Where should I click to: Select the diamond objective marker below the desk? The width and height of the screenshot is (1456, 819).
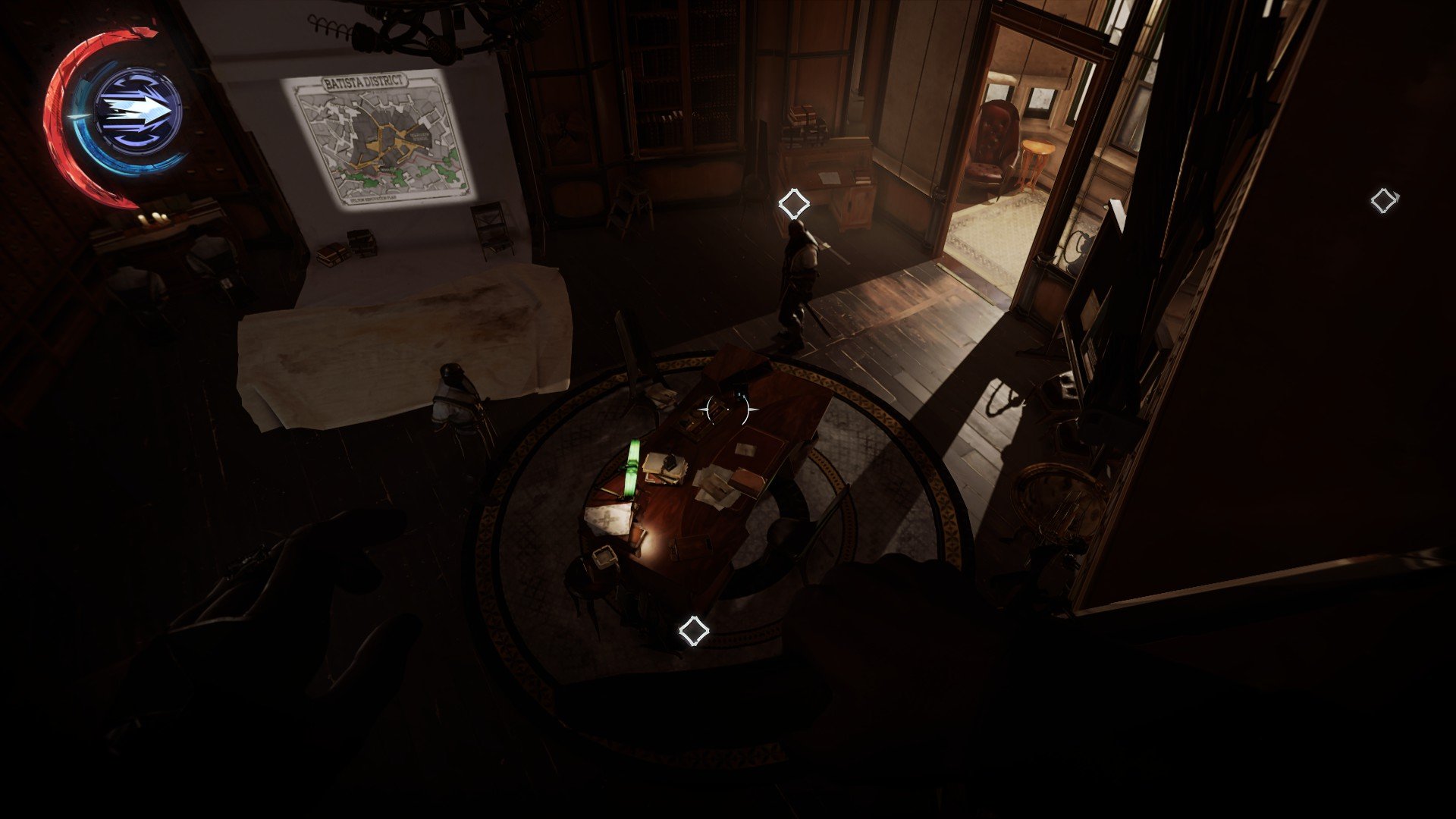tap(692, 631)
